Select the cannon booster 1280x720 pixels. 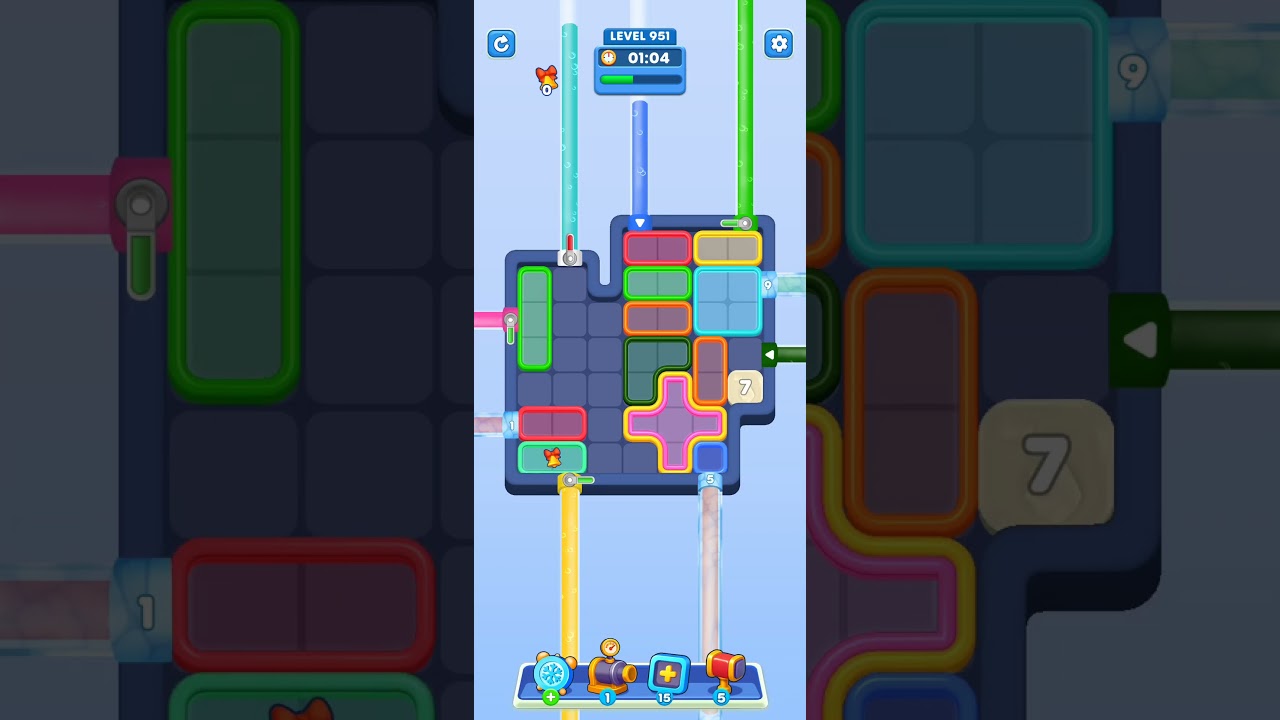pyautogui.click(x=612, y=672)
